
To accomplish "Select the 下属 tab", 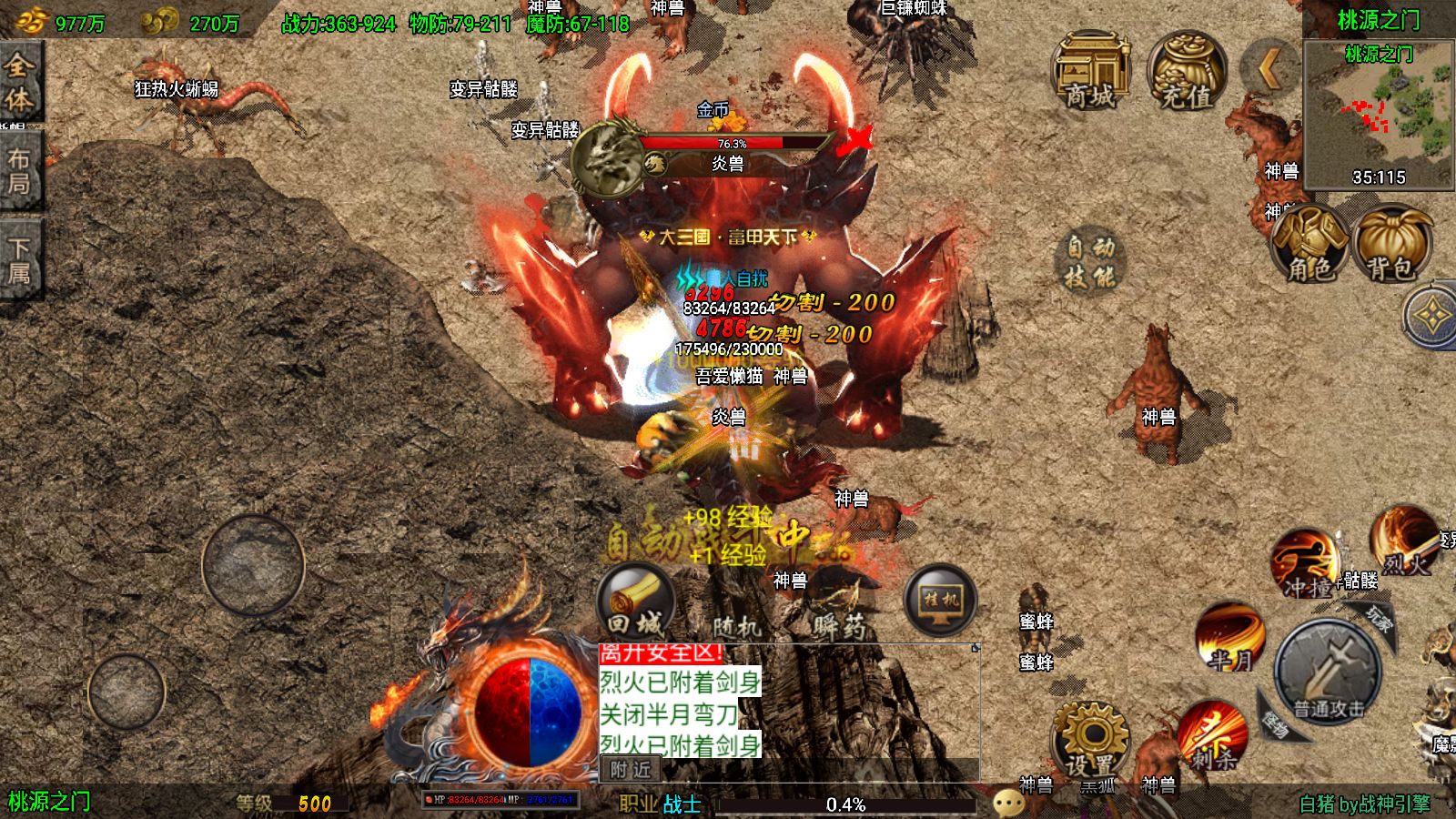I will click(x=20, y=259).
